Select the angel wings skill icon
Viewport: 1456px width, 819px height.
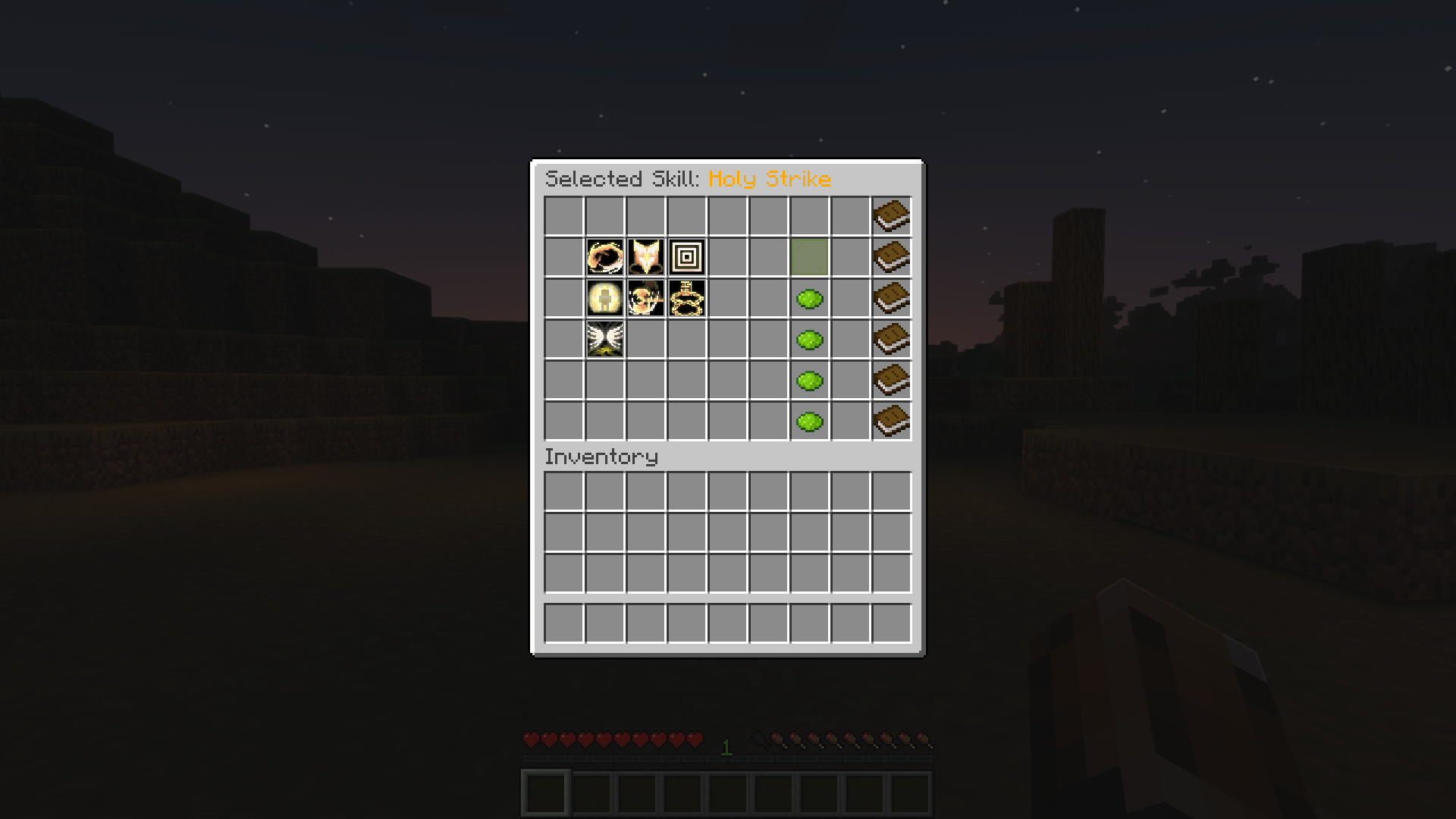[x=604, y=340]
